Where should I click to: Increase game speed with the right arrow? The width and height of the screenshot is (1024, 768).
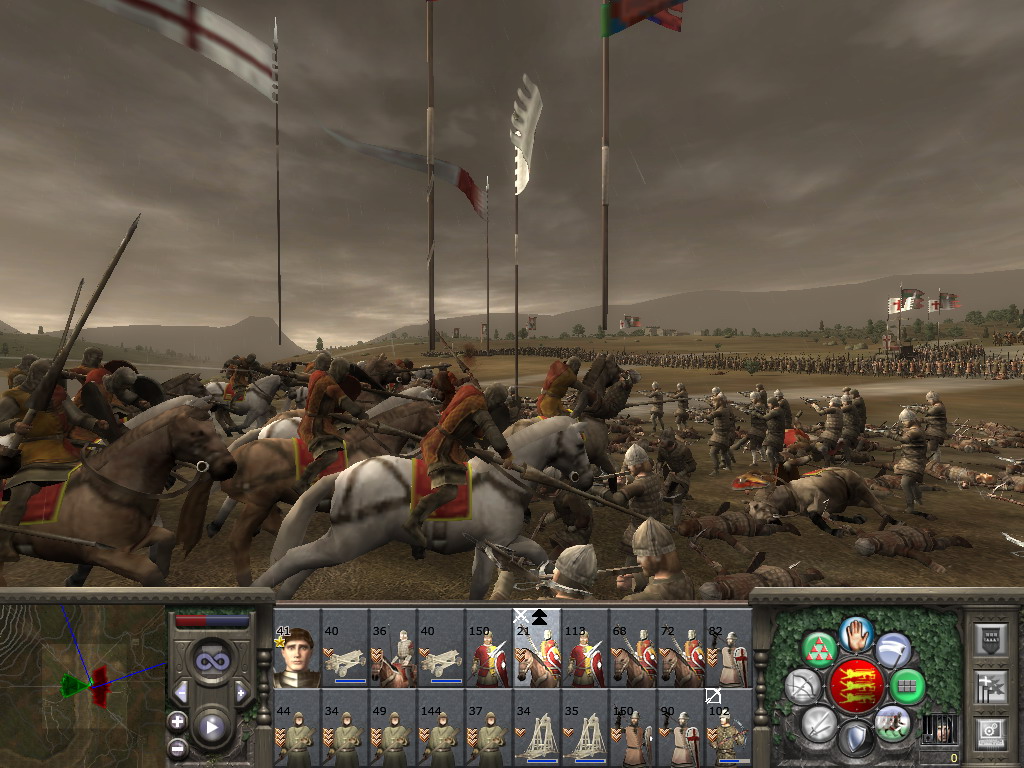pyautogui.click(x=240, y=692)
